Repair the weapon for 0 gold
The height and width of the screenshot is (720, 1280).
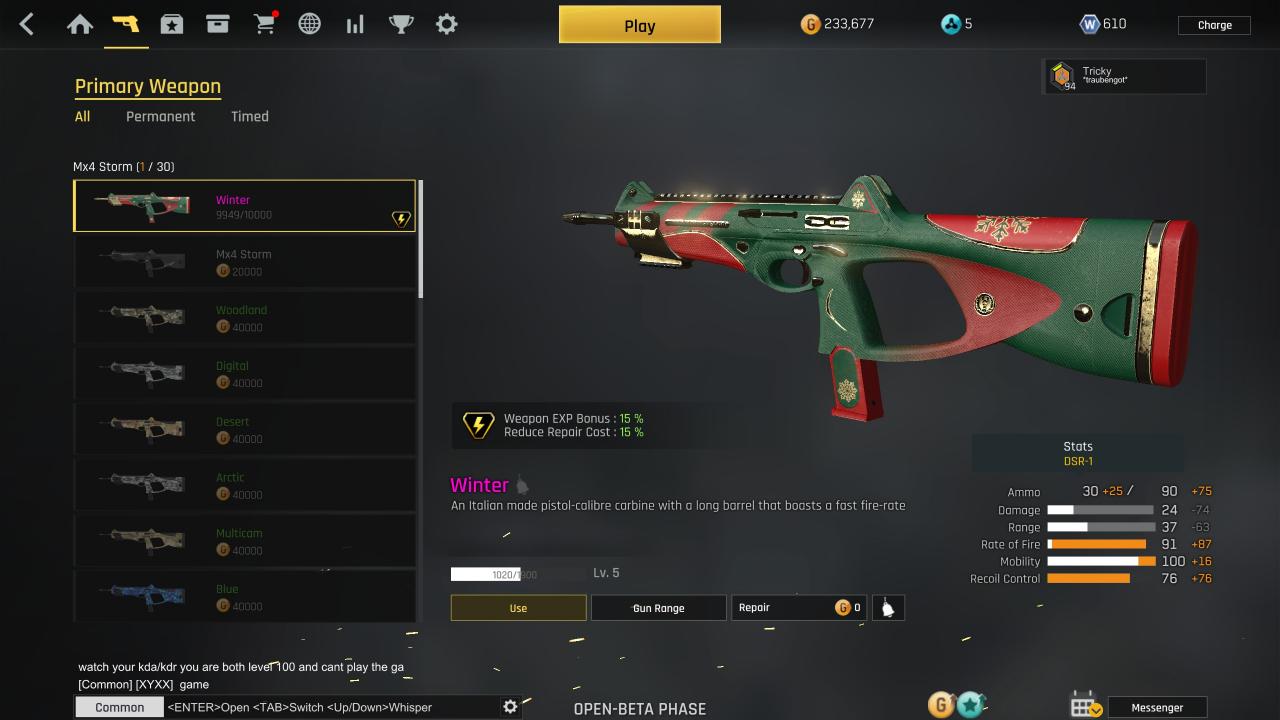[798, 608]
